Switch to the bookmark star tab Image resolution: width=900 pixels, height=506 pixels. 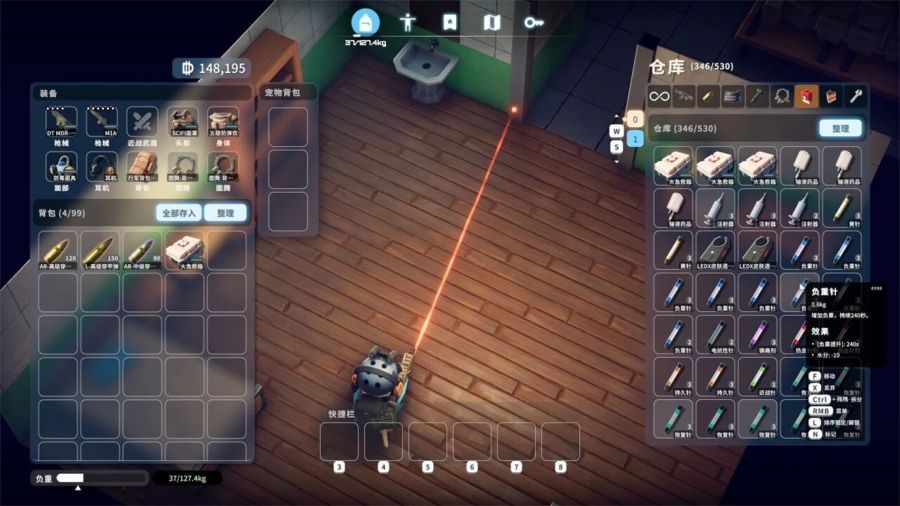pyautogui.click(x=449, y=22)
